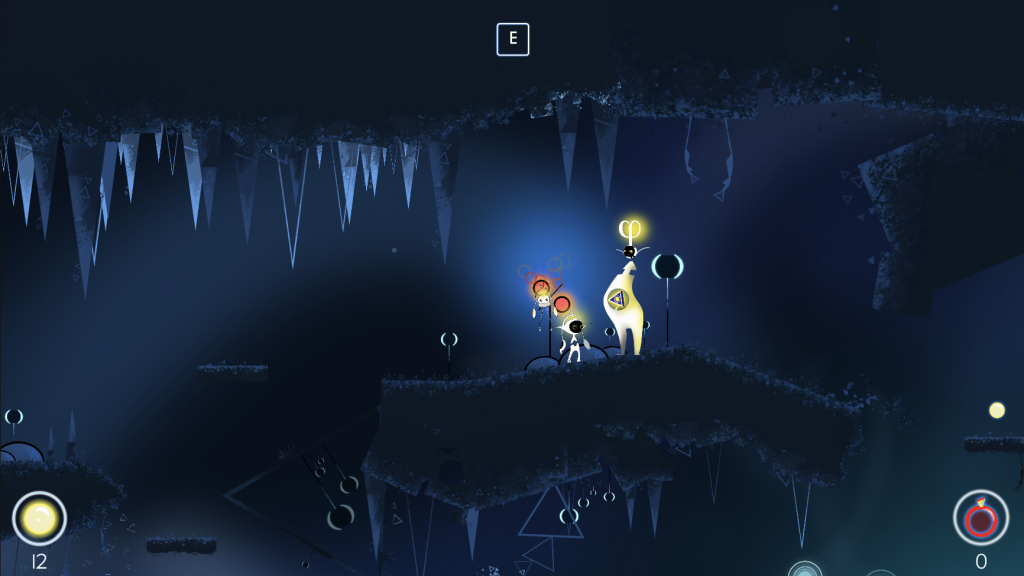Image resolution: width=1024 pixels, height=576 pixels.
Task: Click the red ring collectible icon
Action: (980, 517)
